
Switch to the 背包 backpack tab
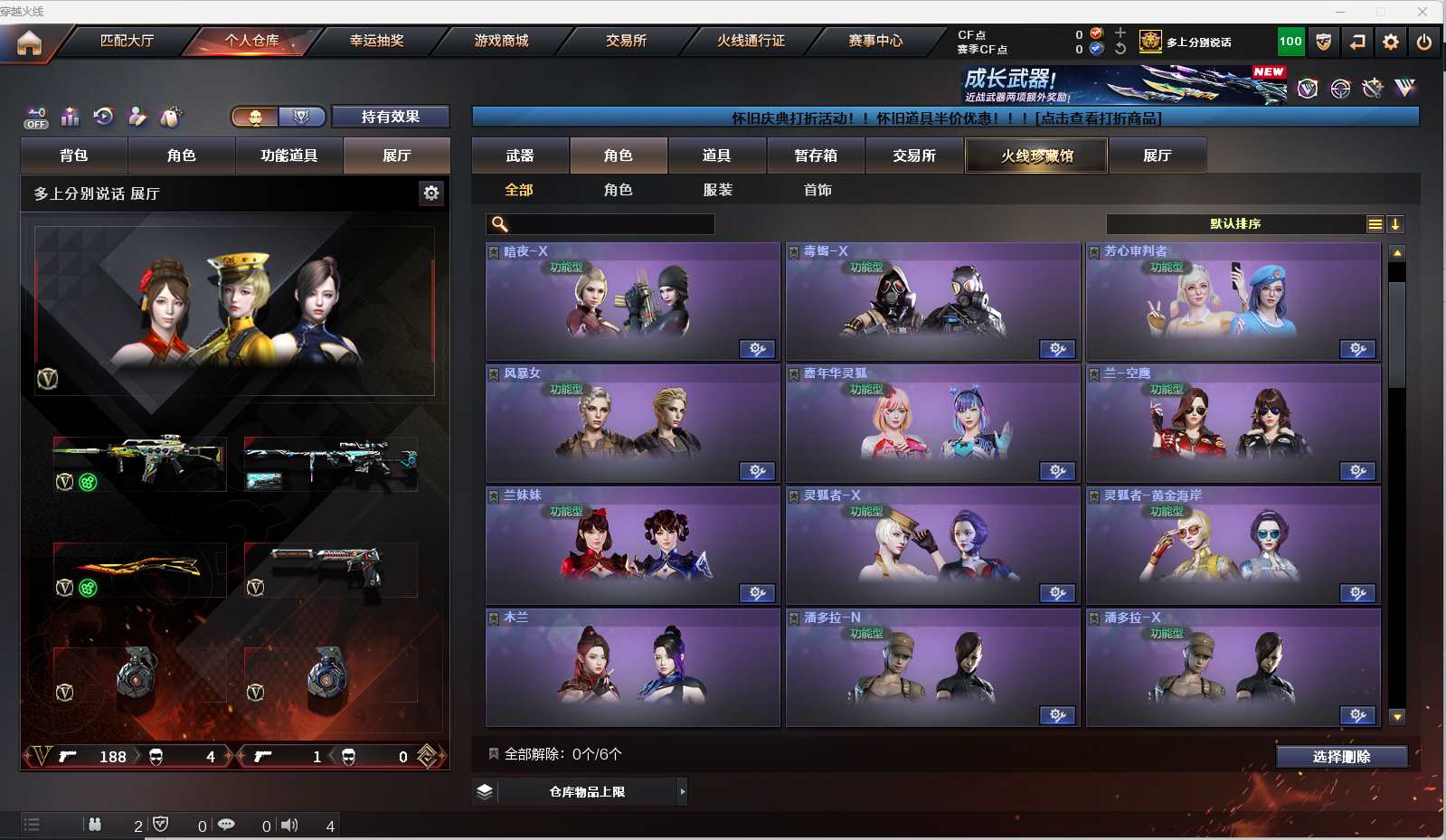(x=74, y=156)
